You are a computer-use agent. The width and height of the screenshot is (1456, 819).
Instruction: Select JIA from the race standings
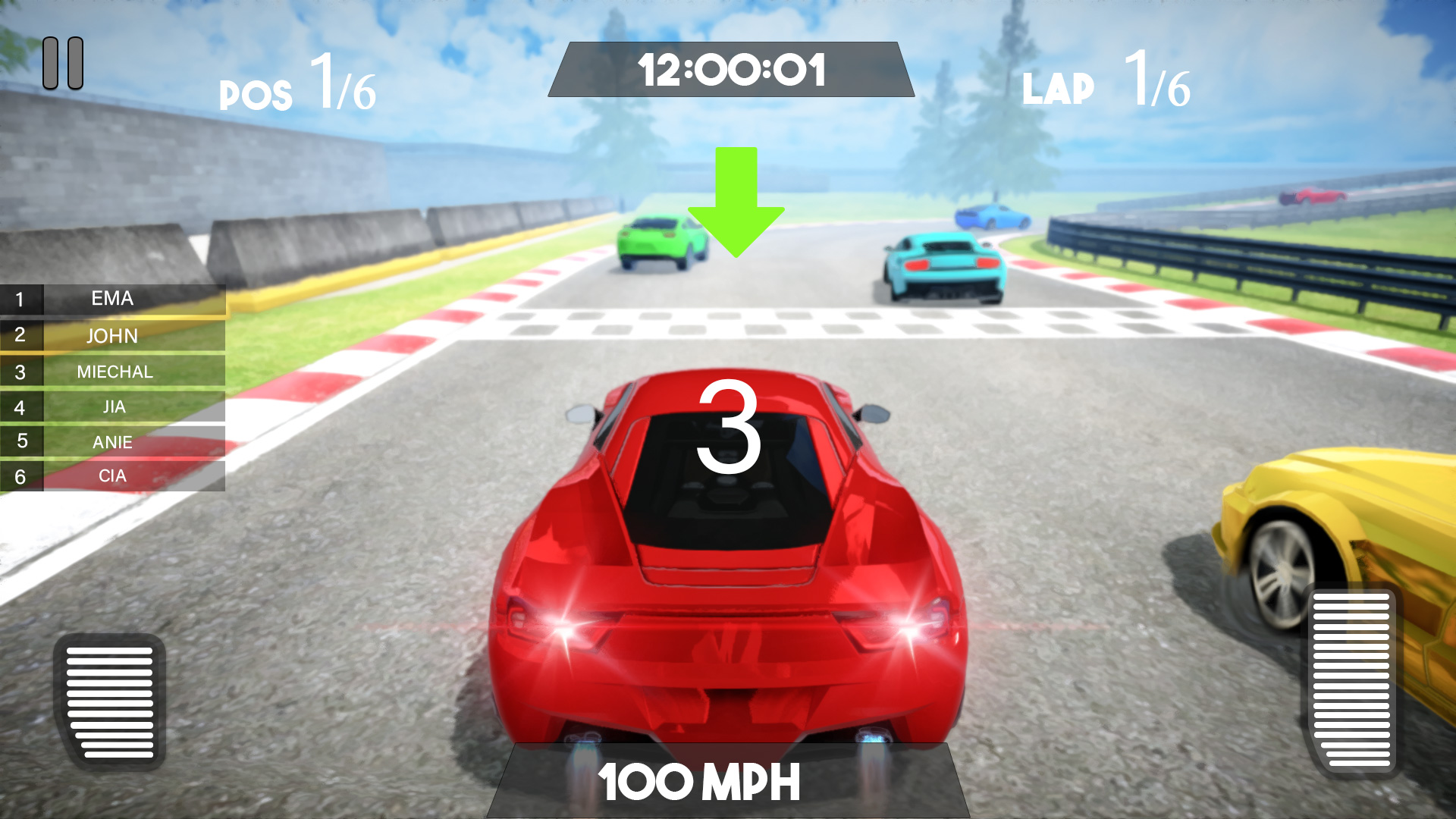click(x=115, y=406)
